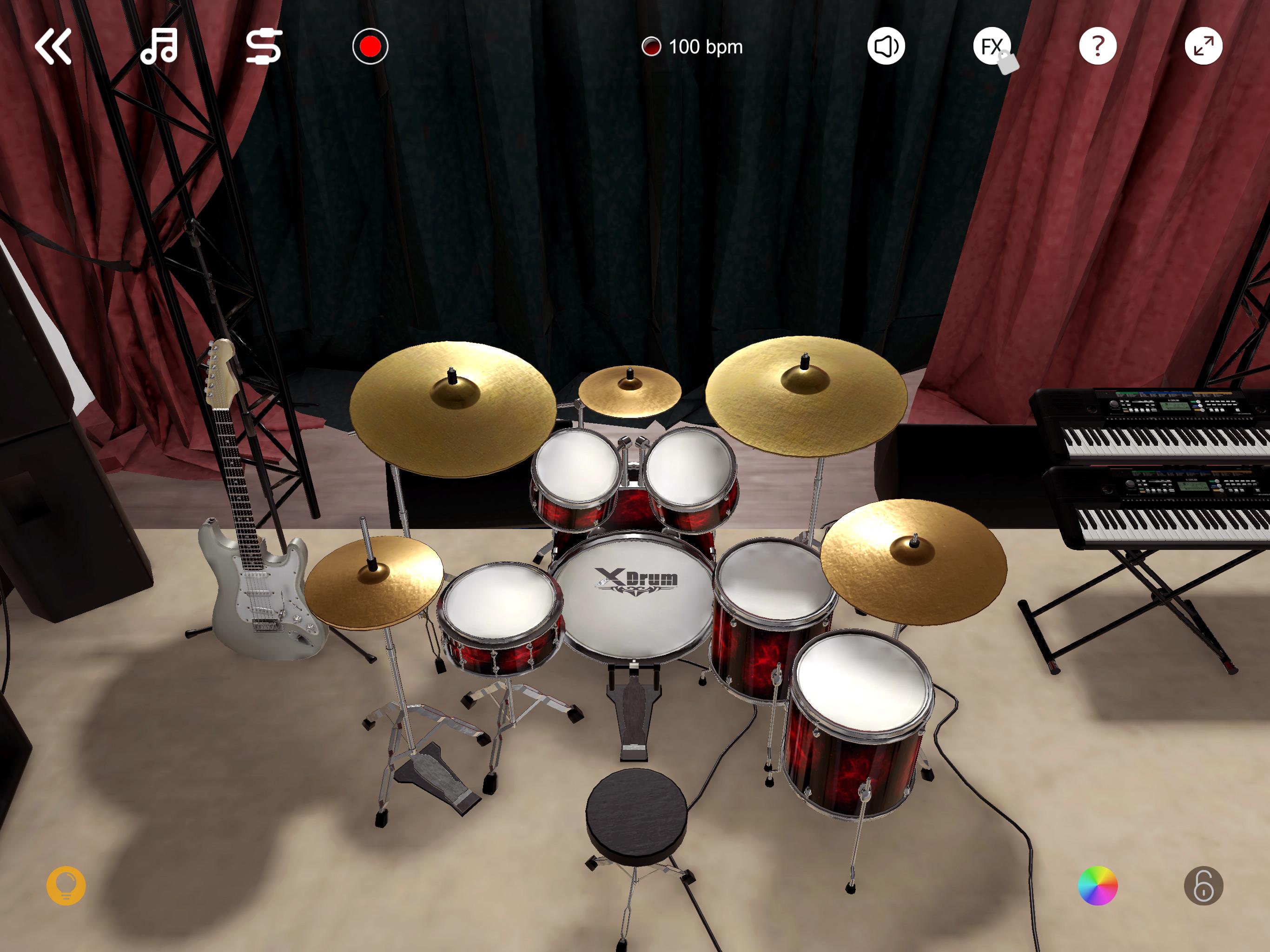This screenshot has height=952, width=1270.
Task: Collapse back with the double-chevron arrow
Action: 54,46
